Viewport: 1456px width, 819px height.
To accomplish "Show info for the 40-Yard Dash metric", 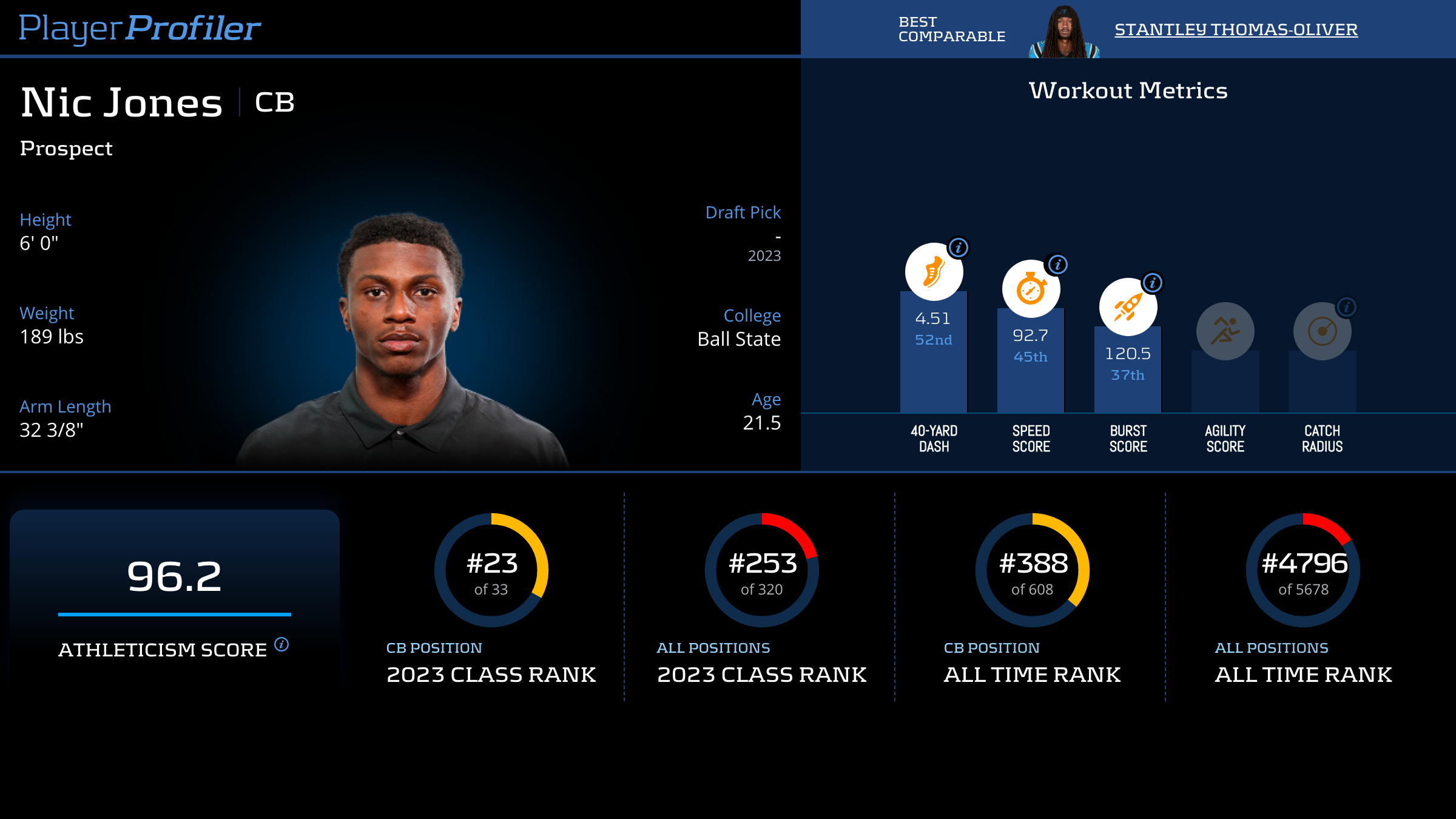I will coord(959,248).
